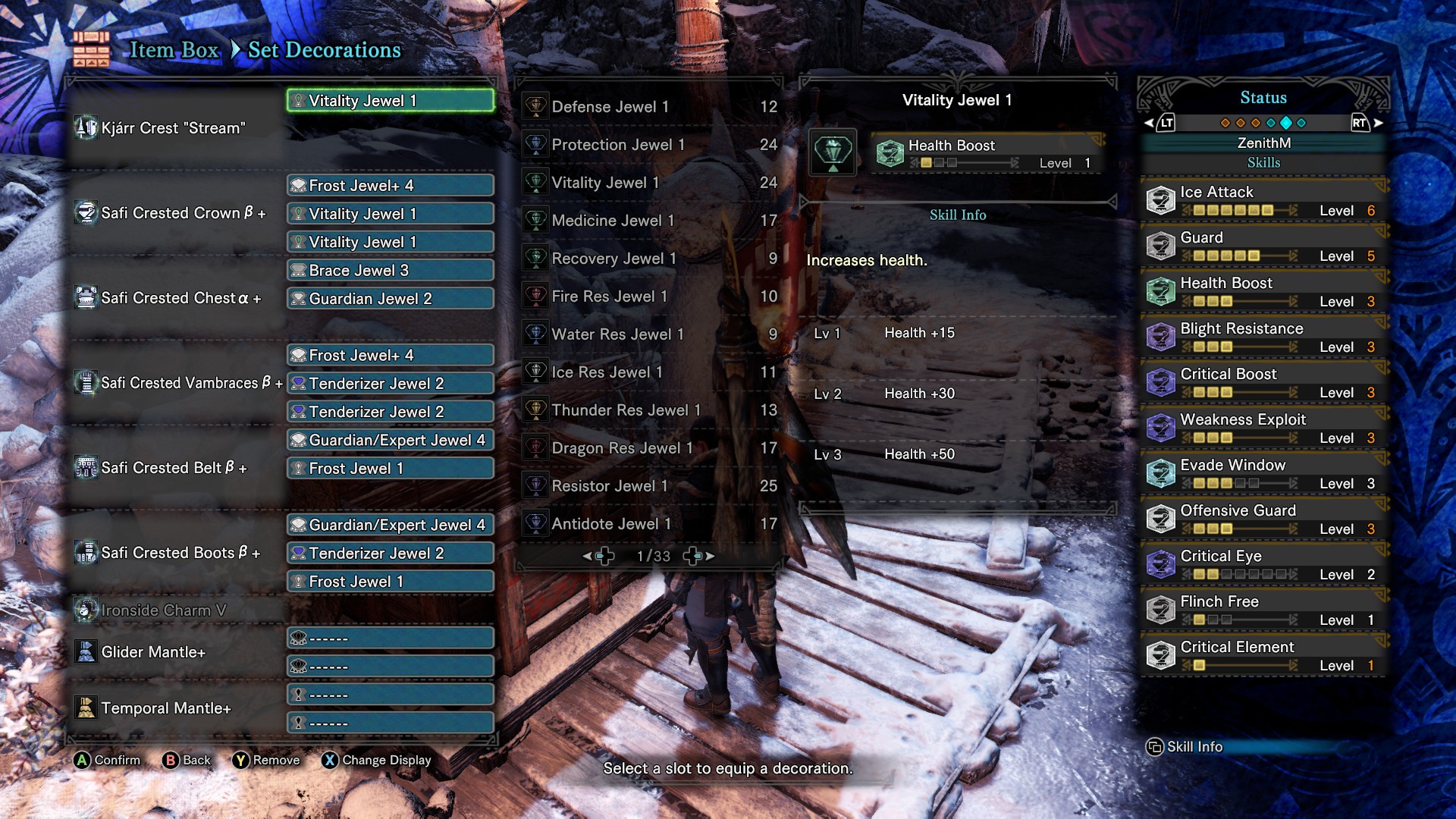
Task: Choose the Guardian Jewel 2 slot
Action: tap(391, 299)
